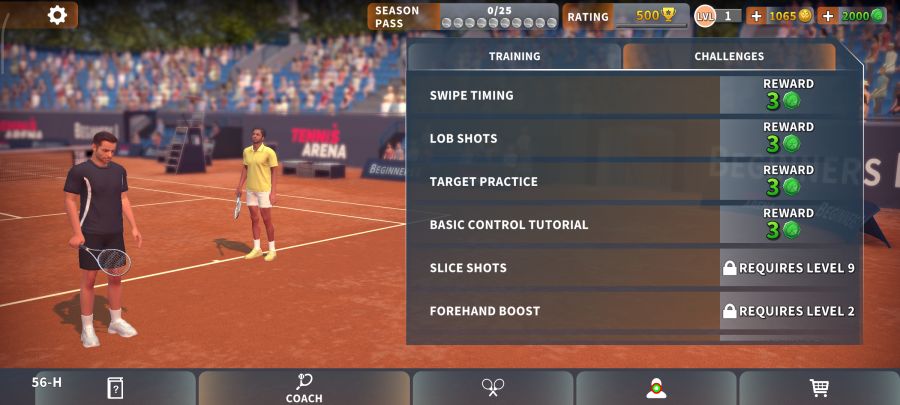Viewport: 900px width, 405px height.
Task: Open the player character section
Action: (x=656, y=388)
